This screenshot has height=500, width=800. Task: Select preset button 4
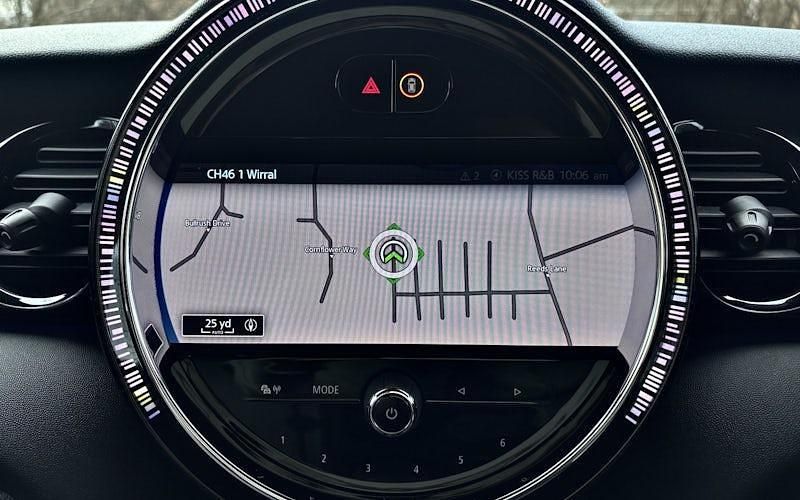click(x=416, y=468)
